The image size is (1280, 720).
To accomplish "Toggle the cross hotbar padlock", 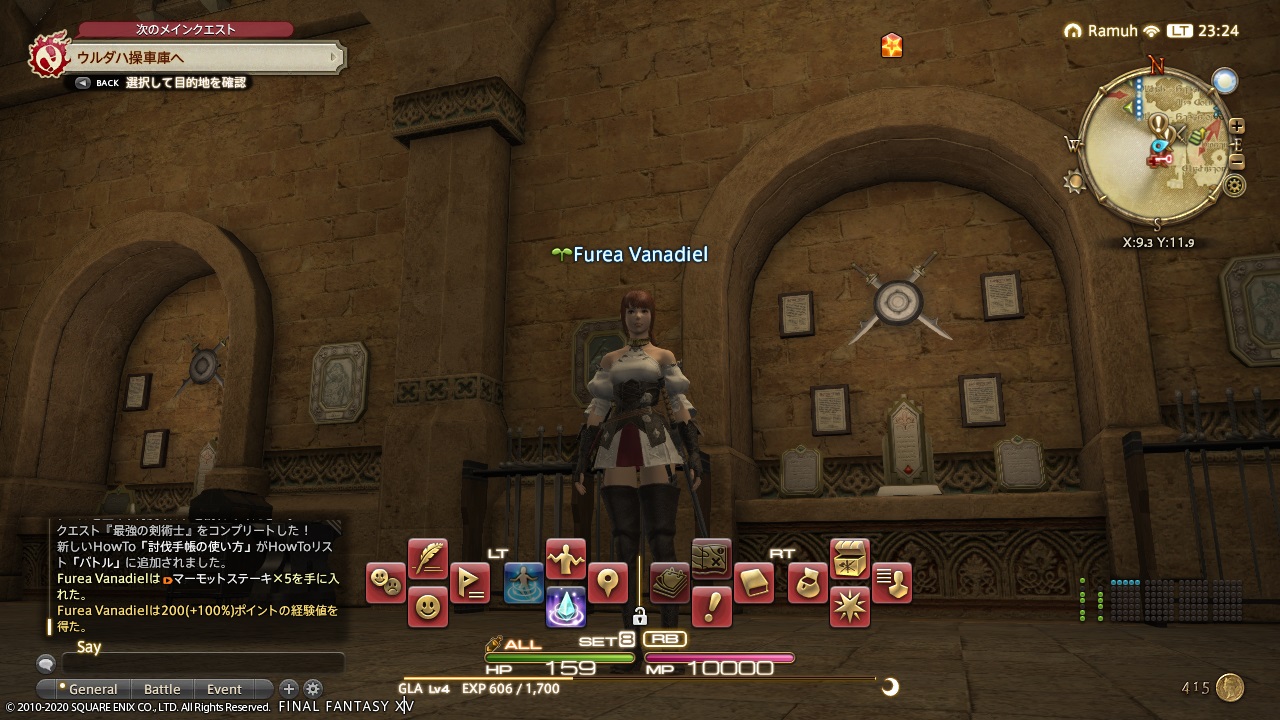I will tap(641, 617).
